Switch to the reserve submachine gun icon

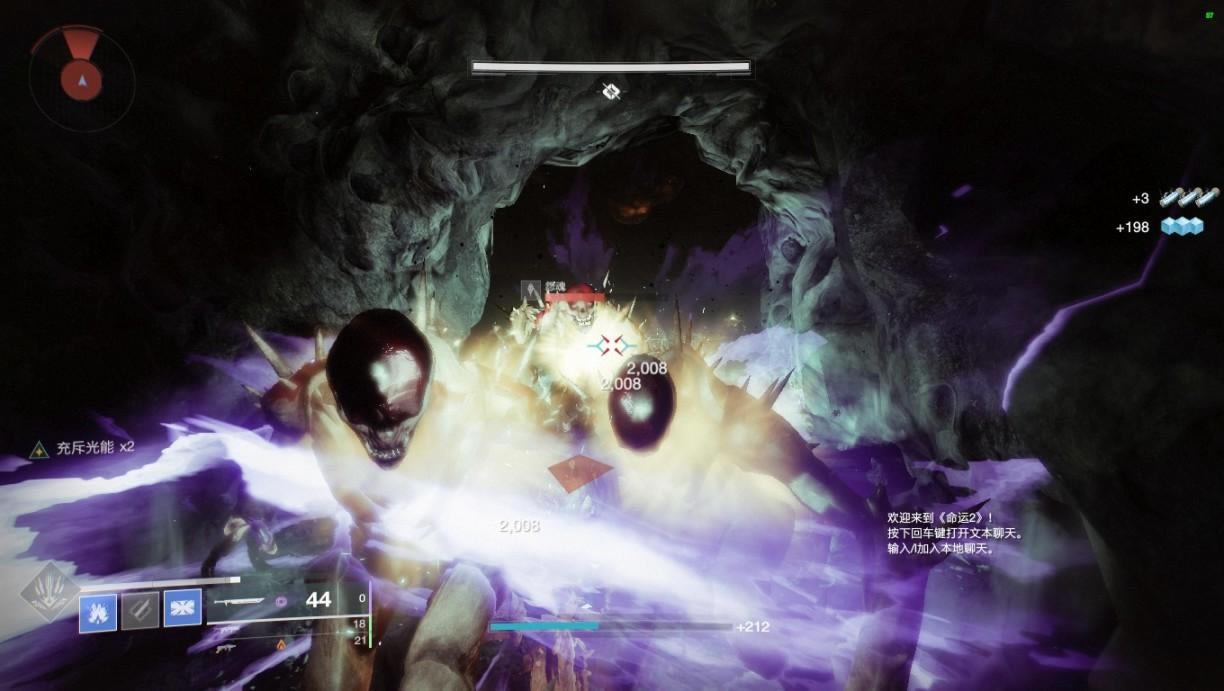(x=228, y=648)
